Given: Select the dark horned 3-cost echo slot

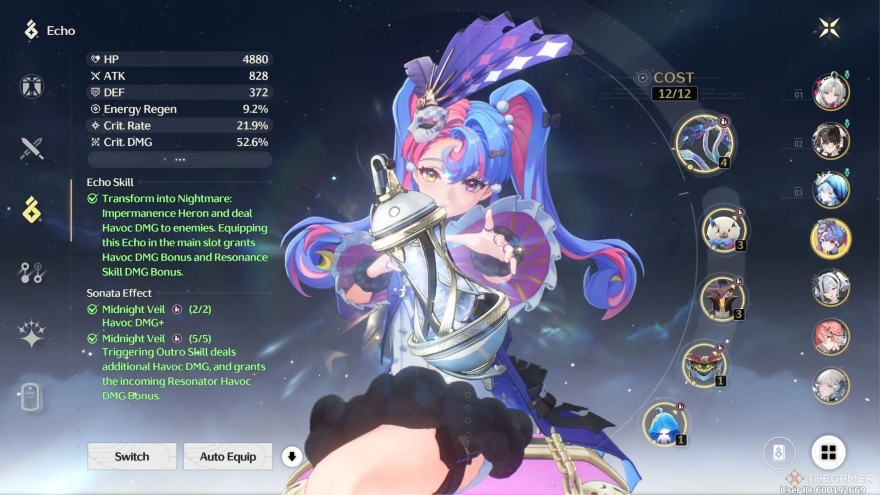Looking at the screenshot, I should point(722,299).
